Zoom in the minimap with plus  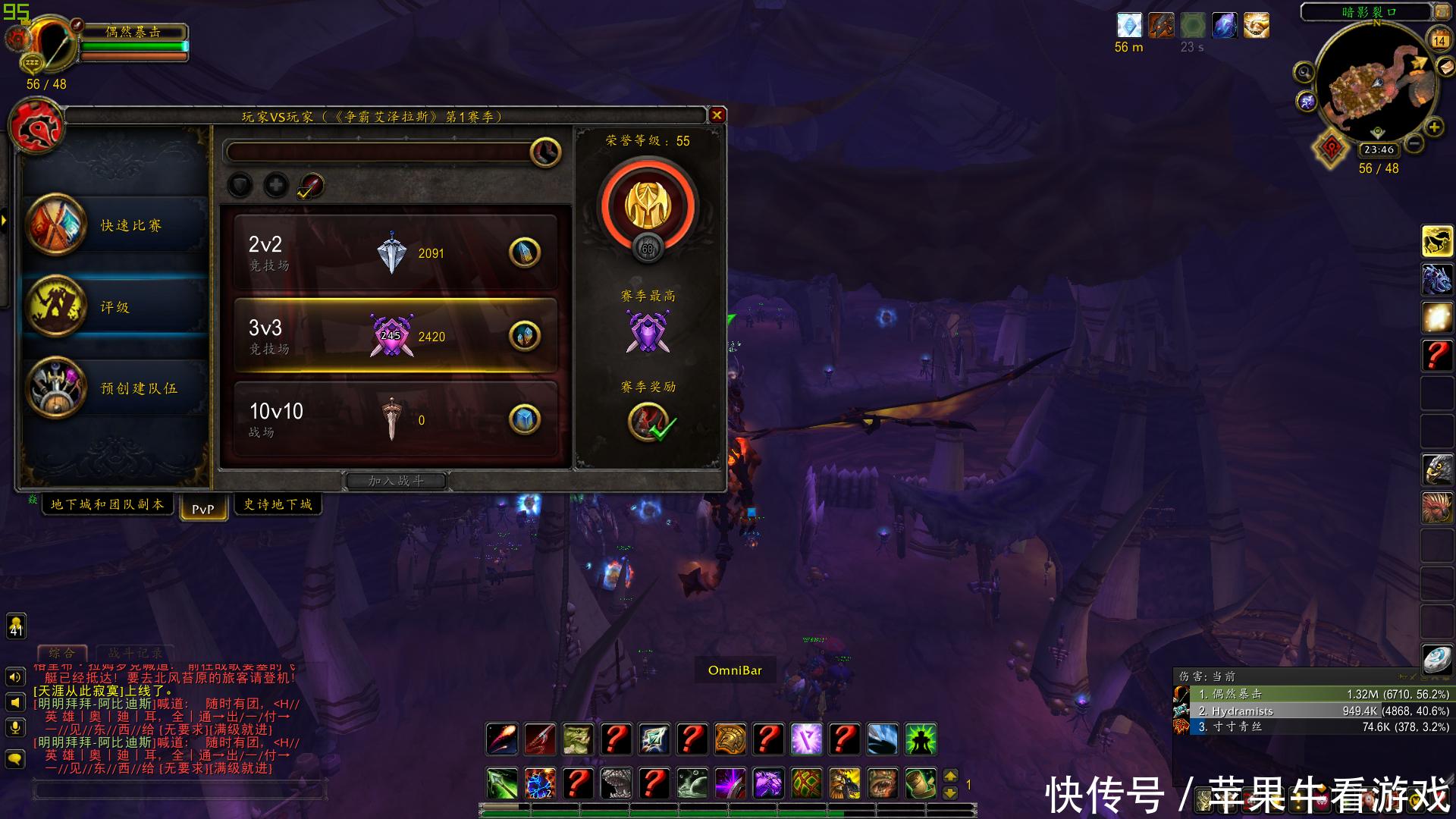tap(1434, 127)
